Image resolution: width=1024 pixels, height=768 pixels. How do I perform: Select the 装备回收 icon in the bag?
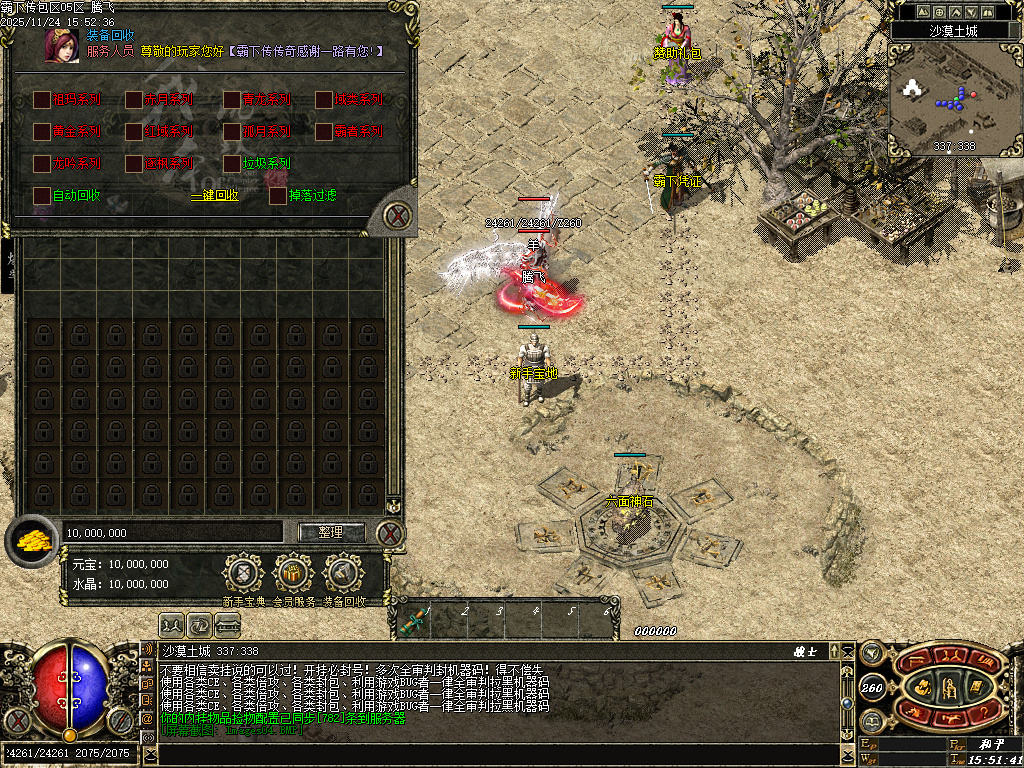(x=343, y=574)
